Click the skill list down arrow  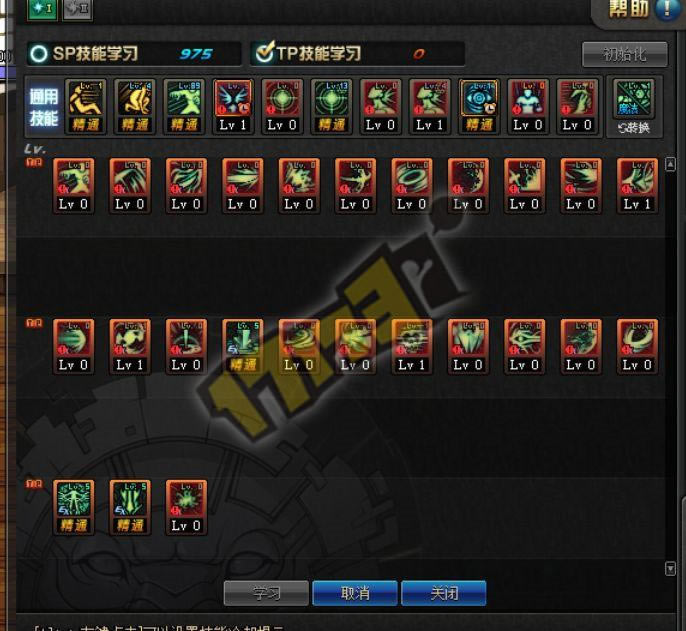[670, 568]
